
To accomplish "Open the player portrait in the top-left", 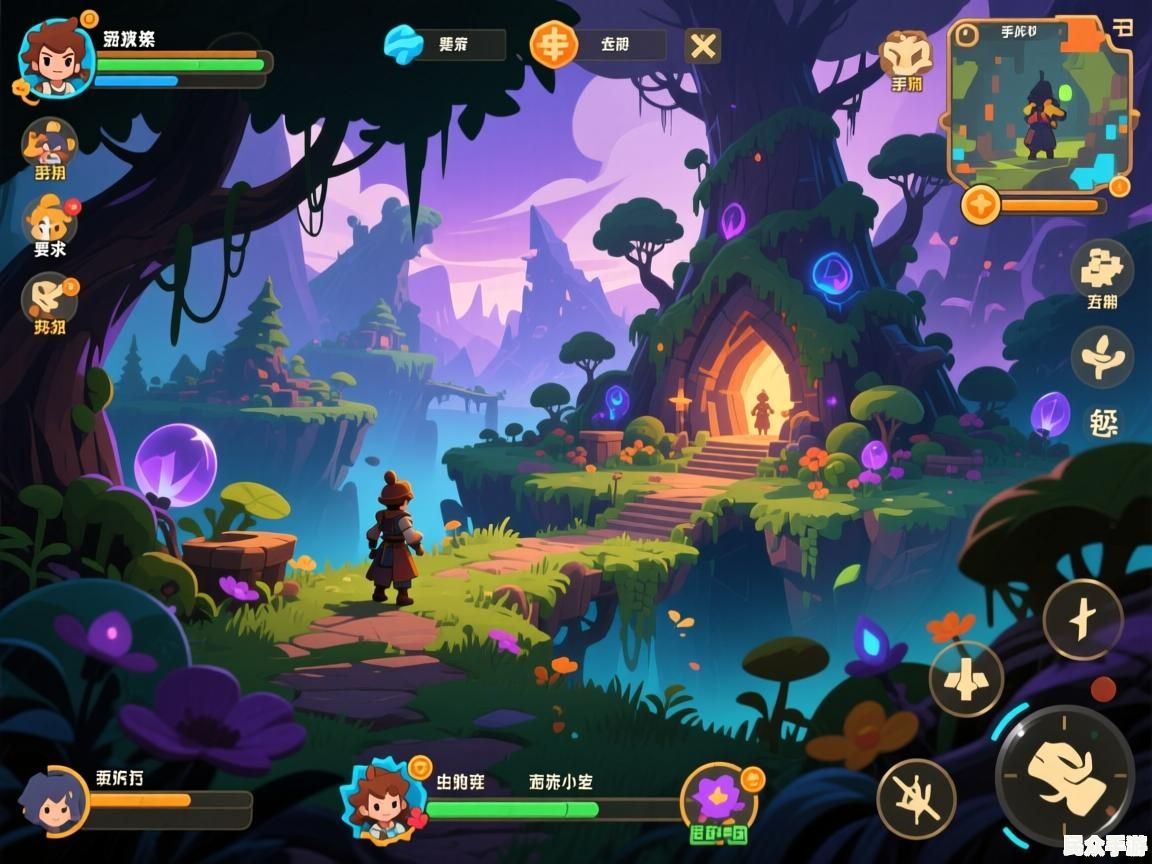I will click(x=56, y=58).
